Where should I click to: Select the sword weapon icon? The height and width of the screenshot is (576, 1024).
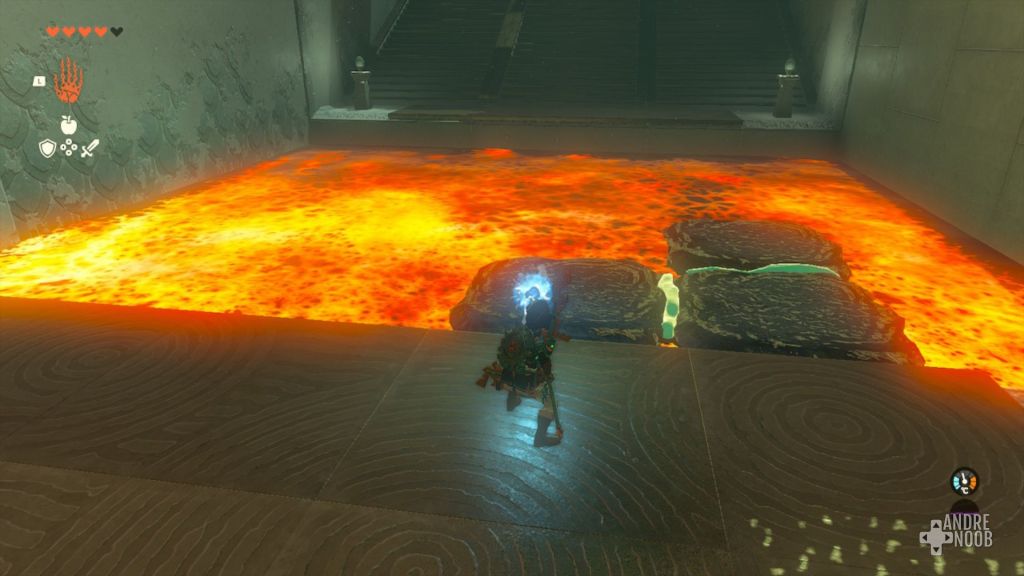pos(89,148)
